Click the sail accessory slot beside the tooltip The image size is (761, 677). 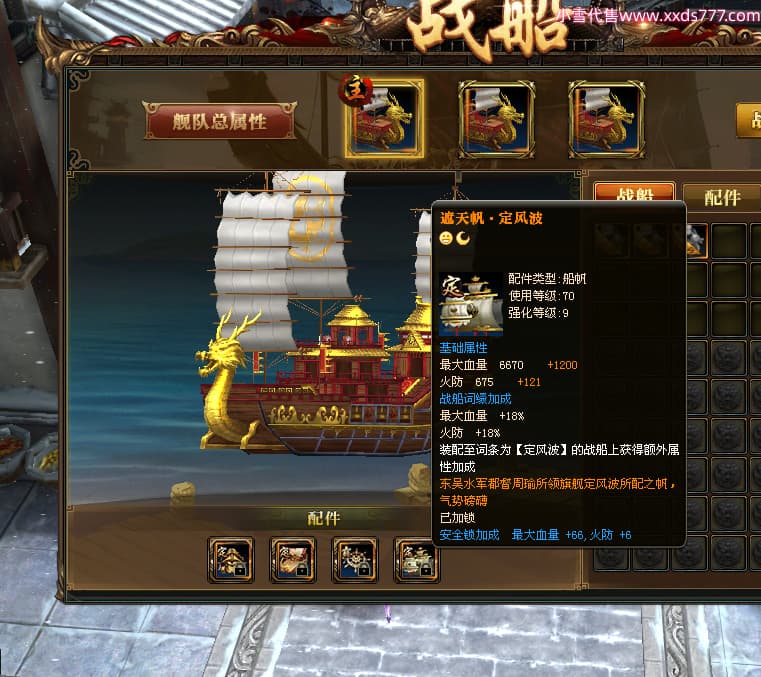point(416,560)
